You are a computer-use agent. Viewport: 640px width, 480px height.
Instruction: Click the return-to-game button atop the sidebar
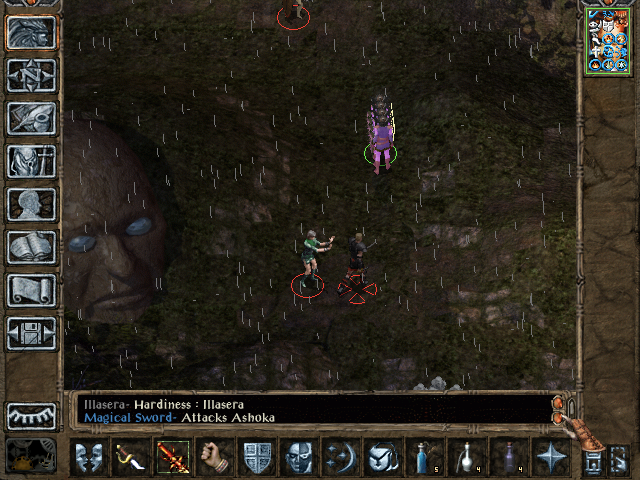(x=31, y=32)
